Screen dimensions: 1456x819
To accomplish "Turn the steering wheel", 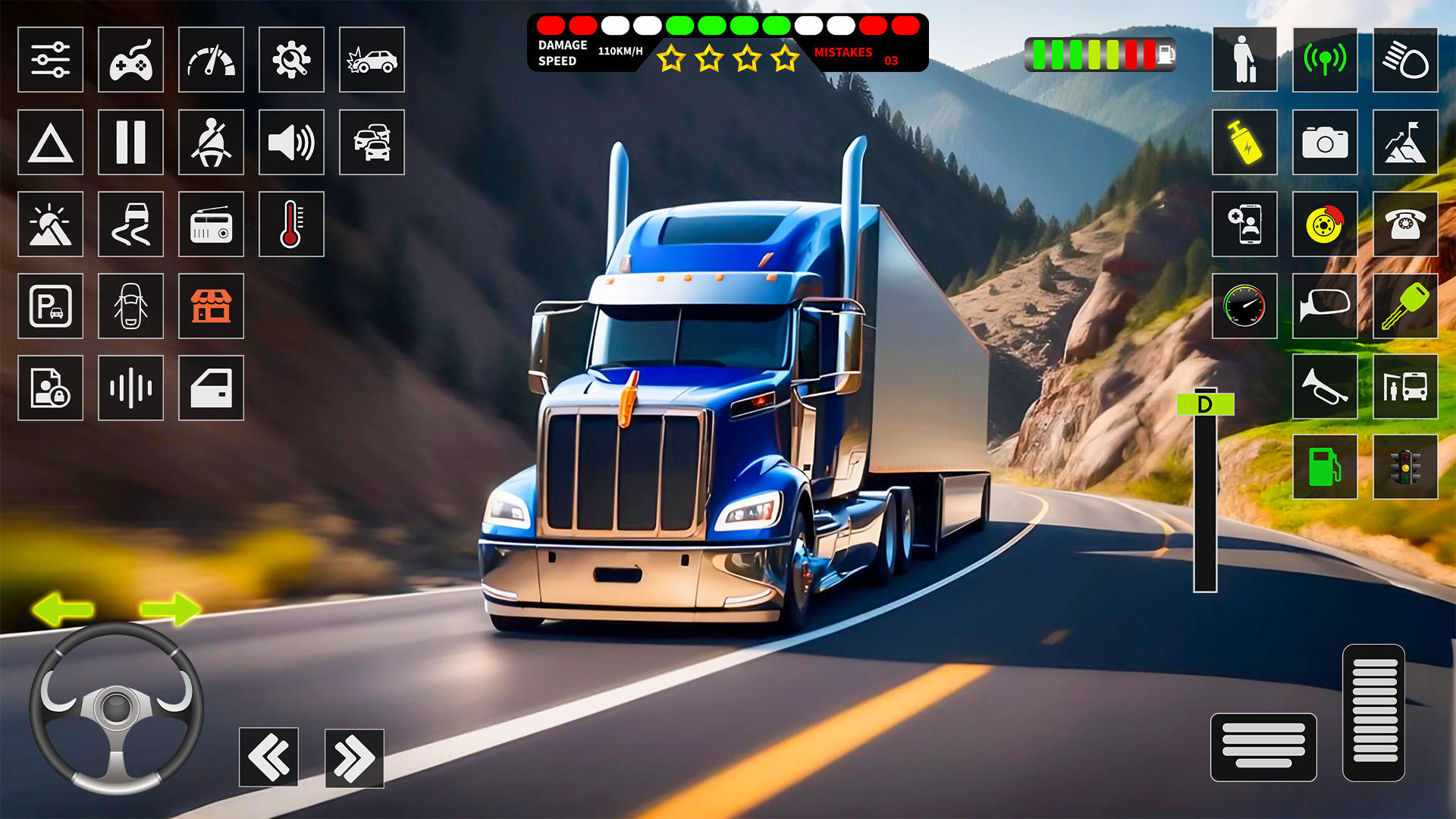I will tap(118, 709).
